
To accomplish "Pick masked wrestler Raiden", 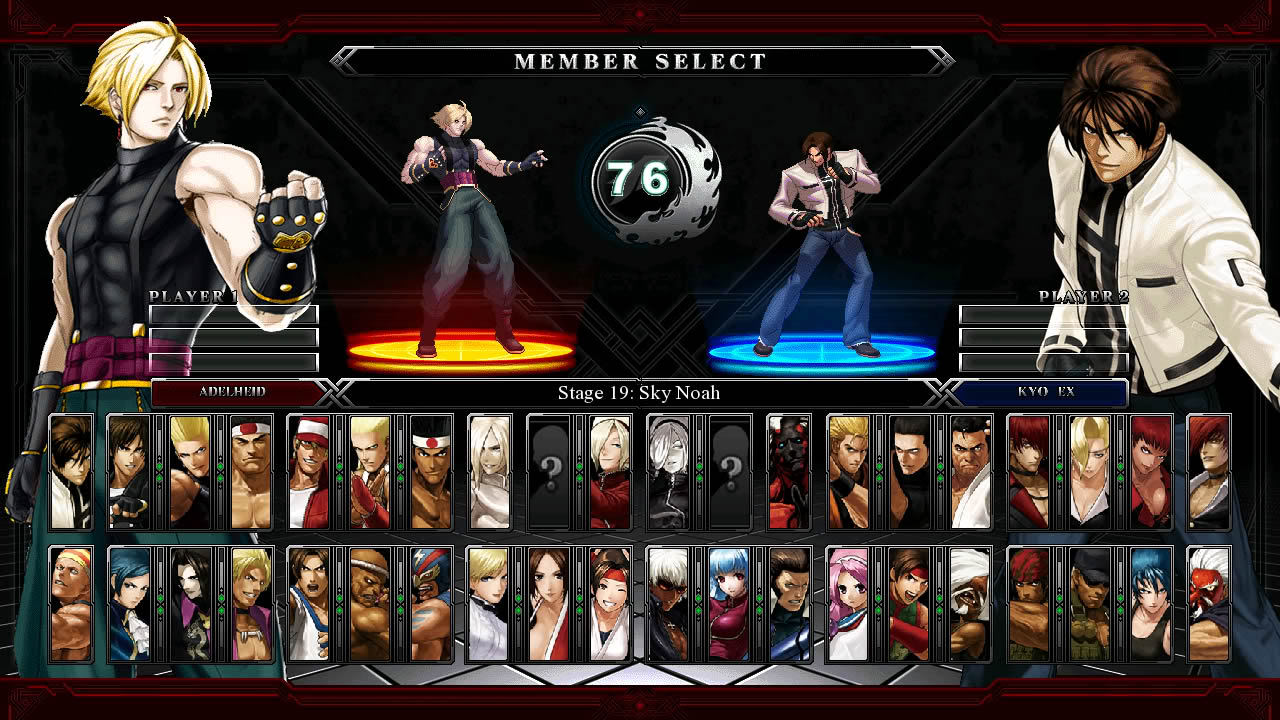I will [x=431, y=604].
